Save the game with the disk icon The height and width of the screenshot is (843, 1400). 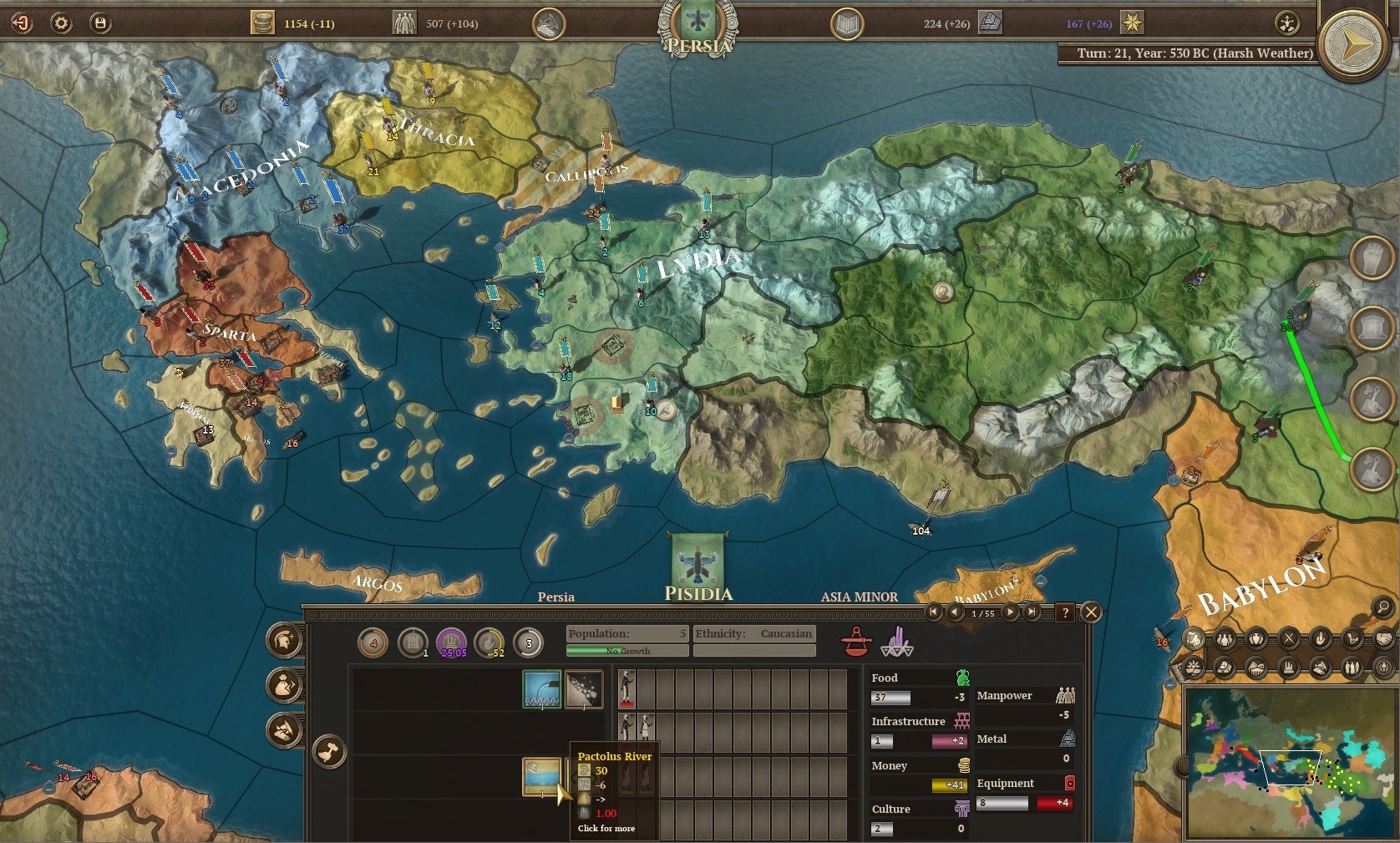click(x=99, y=23)
